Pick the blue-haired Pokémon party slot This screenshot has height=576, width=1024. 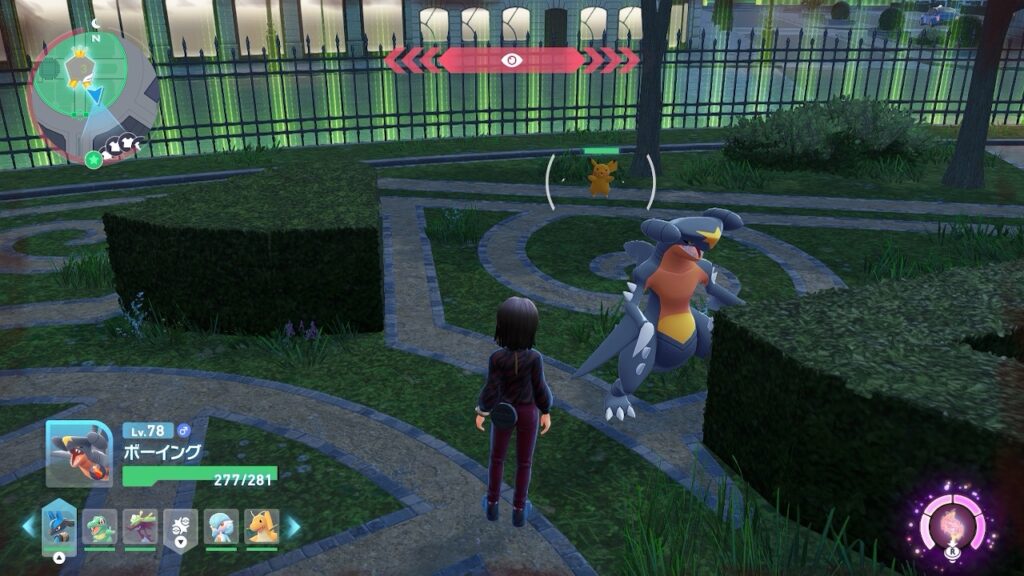coord(221,526)
